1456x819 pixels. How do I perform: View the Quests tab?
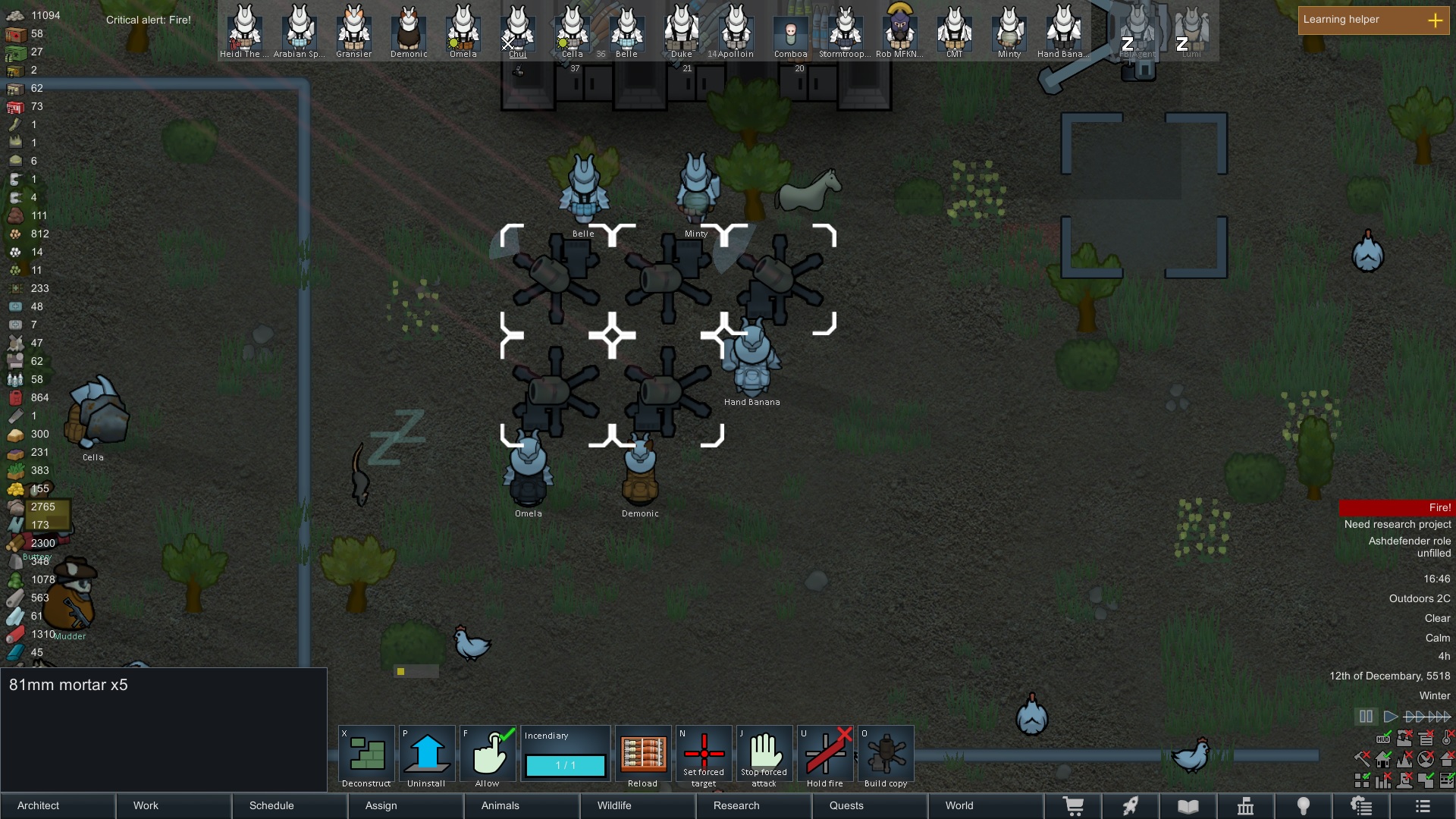[869, 805]
